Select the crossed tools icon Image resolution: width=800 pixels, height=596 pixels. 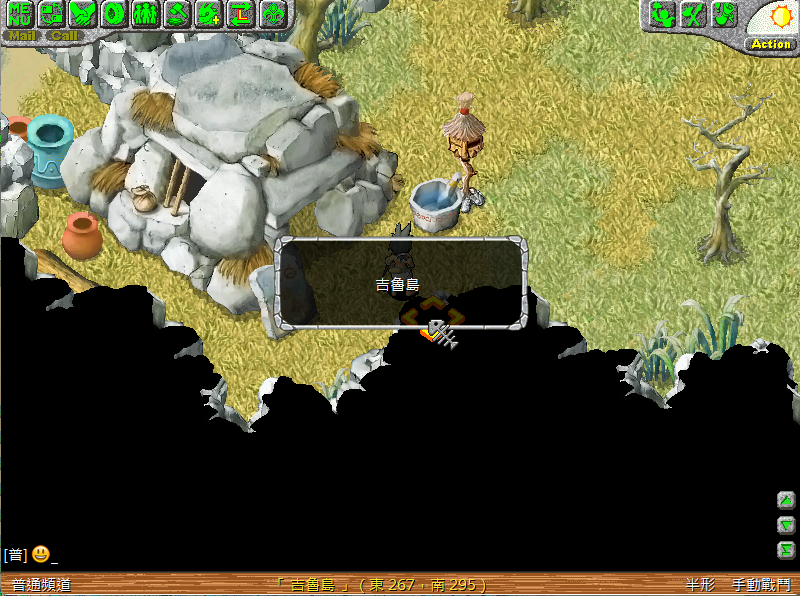692,14
